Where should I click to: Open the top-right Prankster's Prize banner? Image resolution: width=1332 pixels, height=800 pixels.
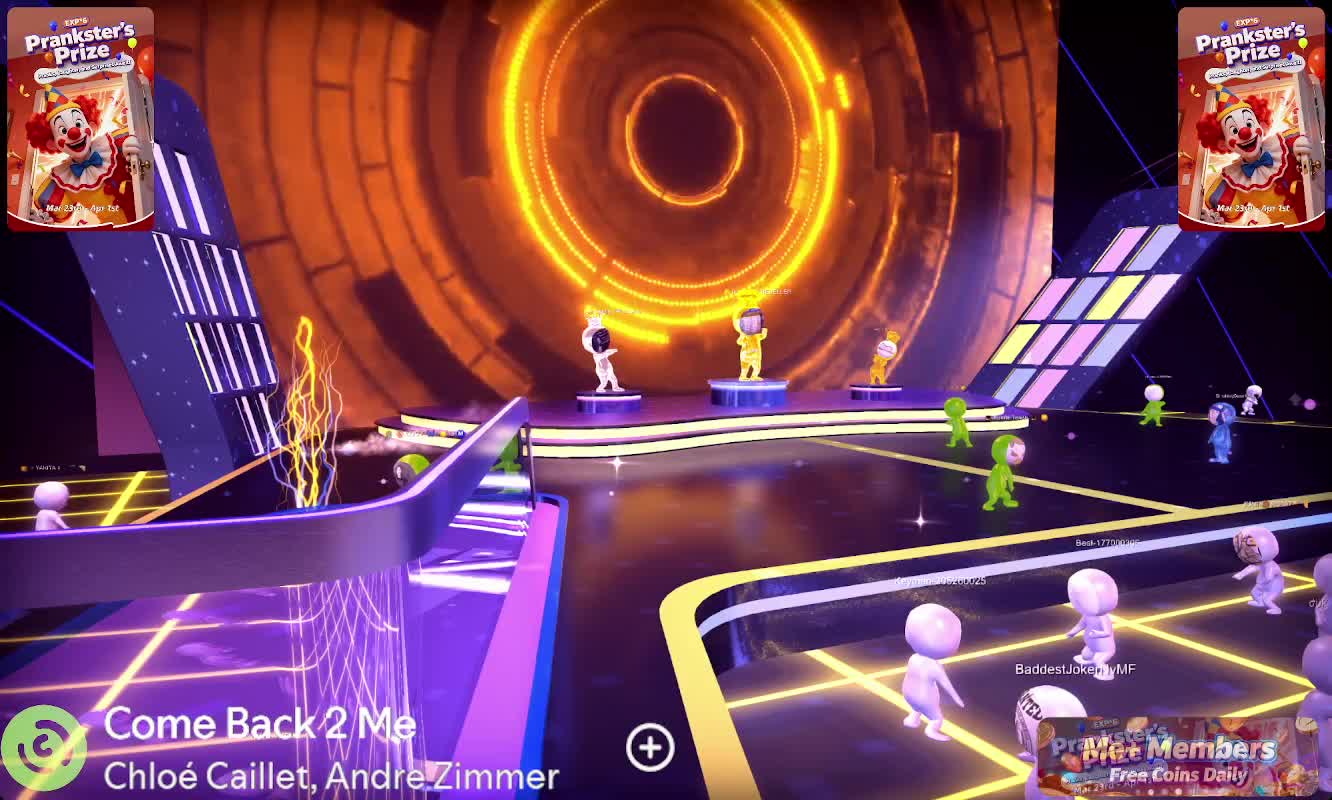[1251, 119]
